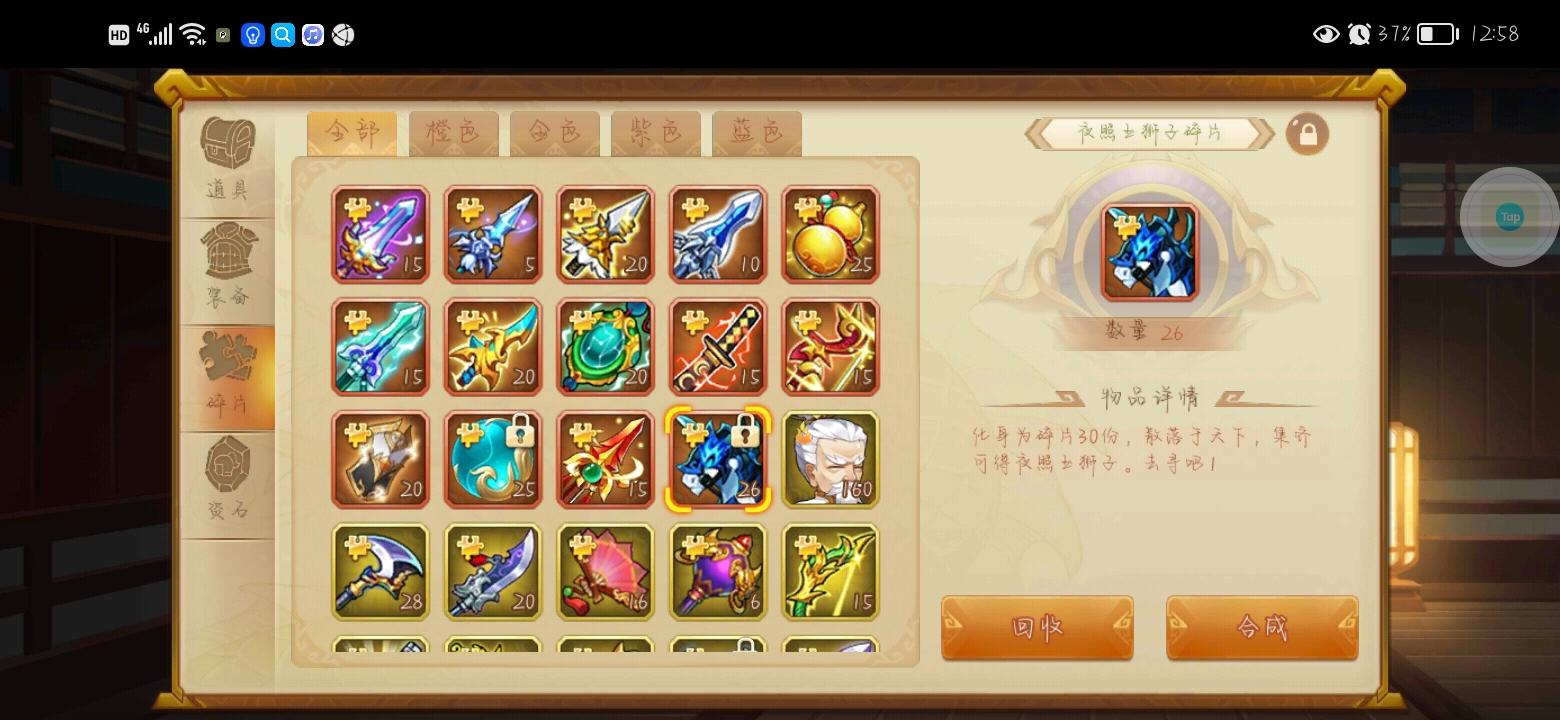
Task: Select the golden gourd fragment with count 25
Action: point(830,234)
